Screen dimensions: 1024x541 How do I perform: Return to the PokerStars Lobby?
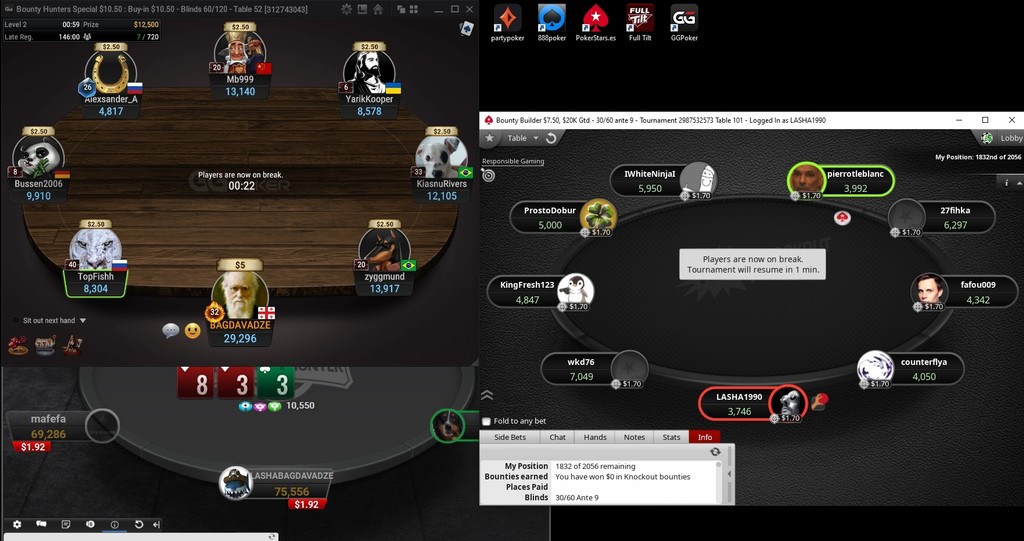pos(1003,138)
